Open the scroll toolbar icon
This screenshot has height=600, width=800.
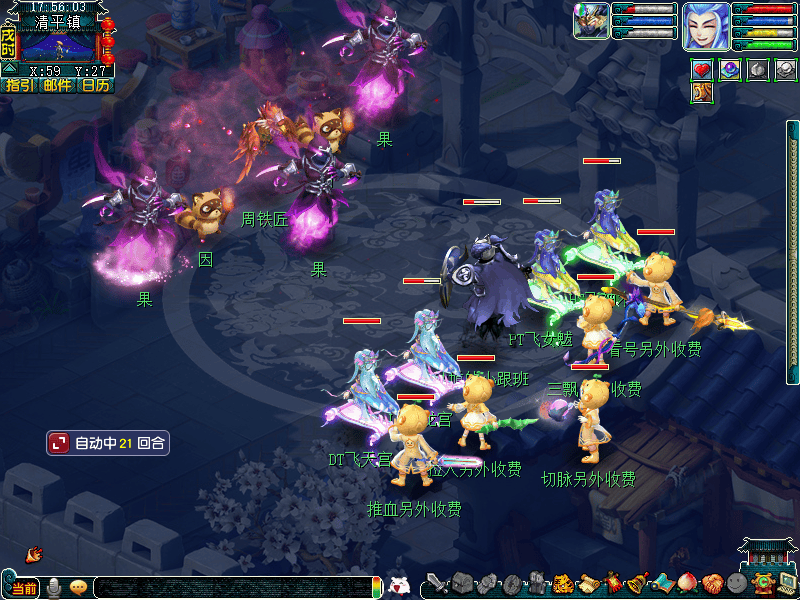pyautogui.click(x=588, y=583)
